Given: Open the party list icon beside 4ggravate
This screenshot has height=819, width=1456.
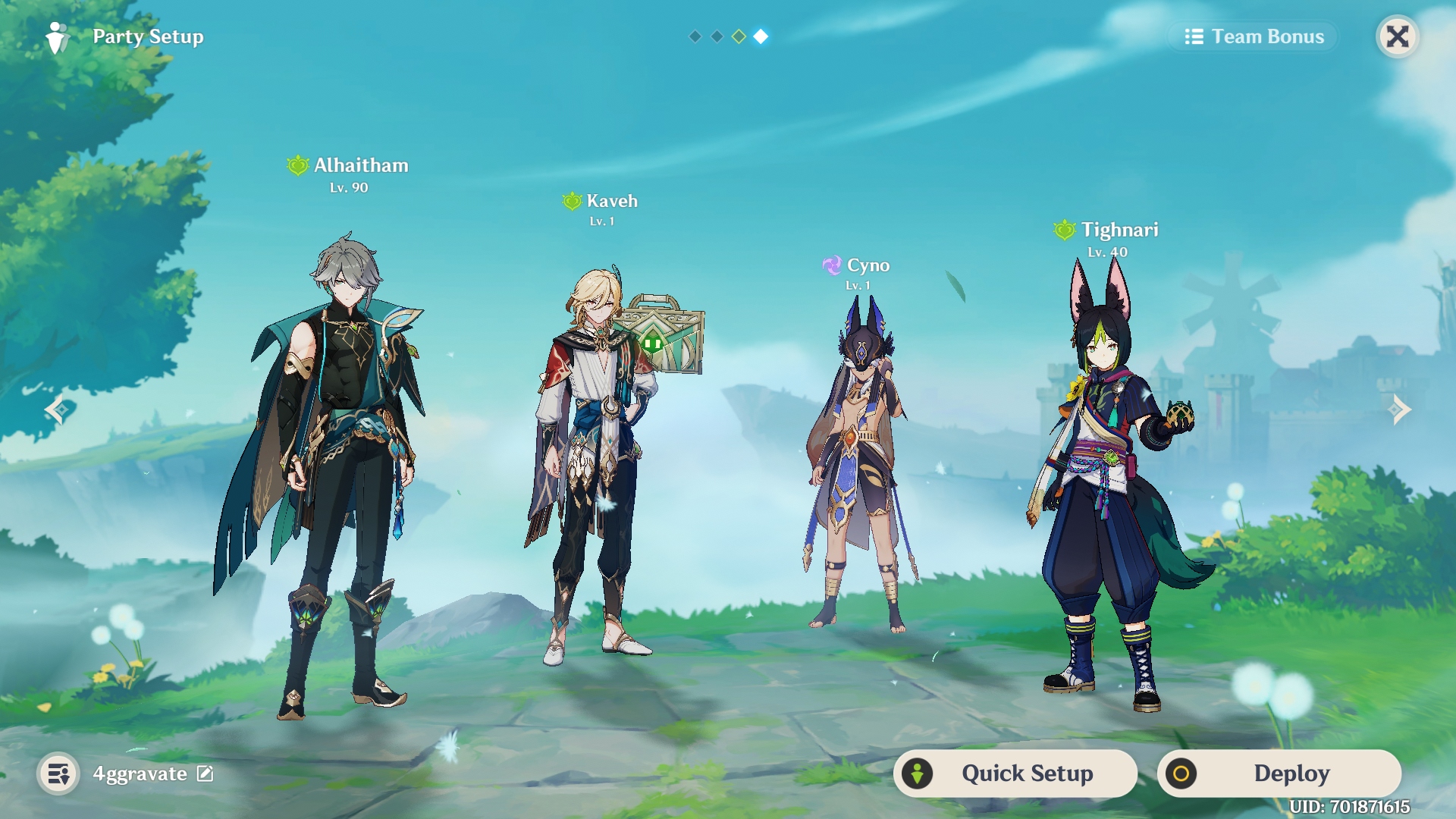Looking at the screenshot, I should tap(58, 774).
